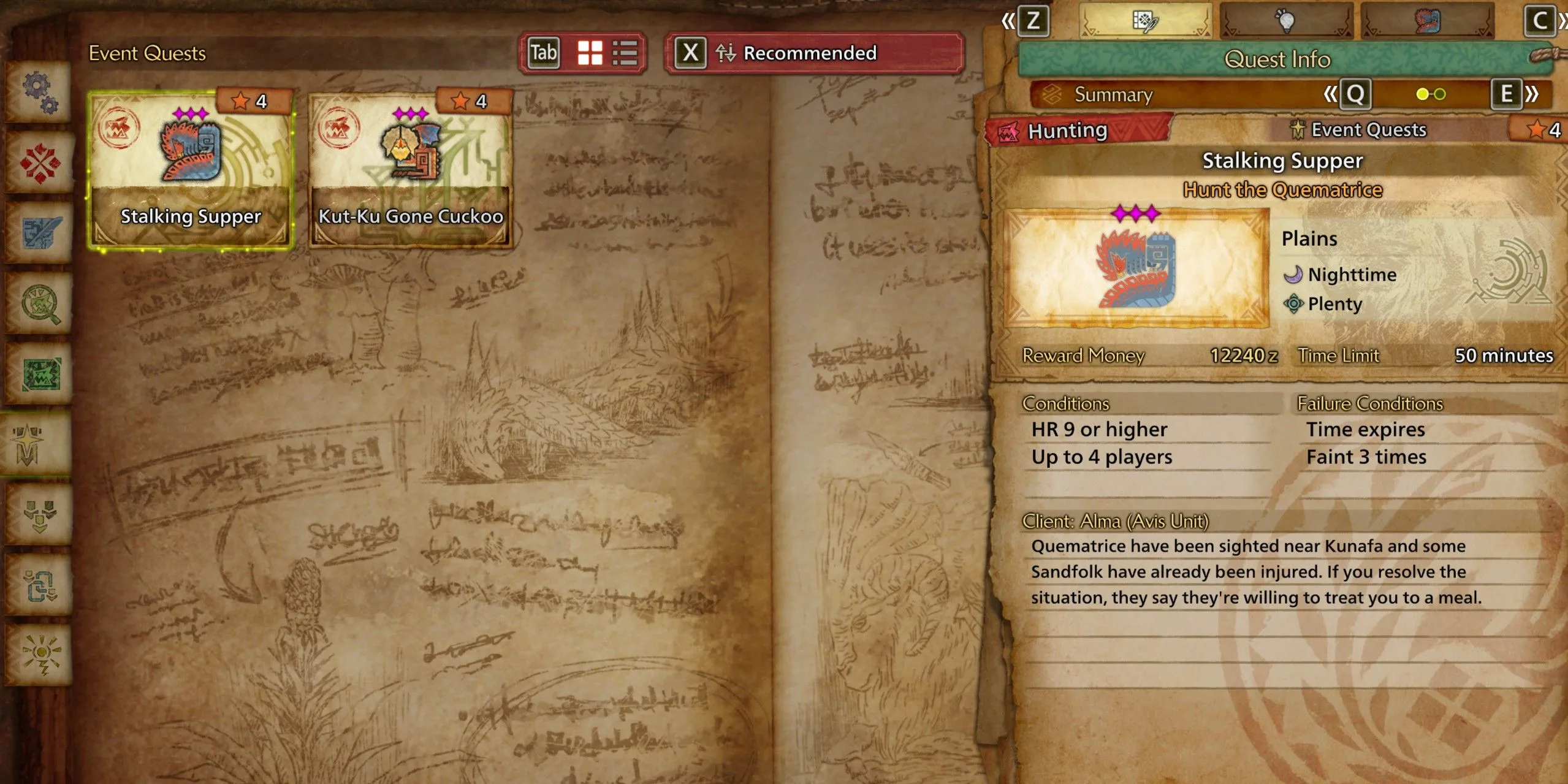
Task: Open the Quest Info notepad tab
Action: click(x=1144, y=21)
